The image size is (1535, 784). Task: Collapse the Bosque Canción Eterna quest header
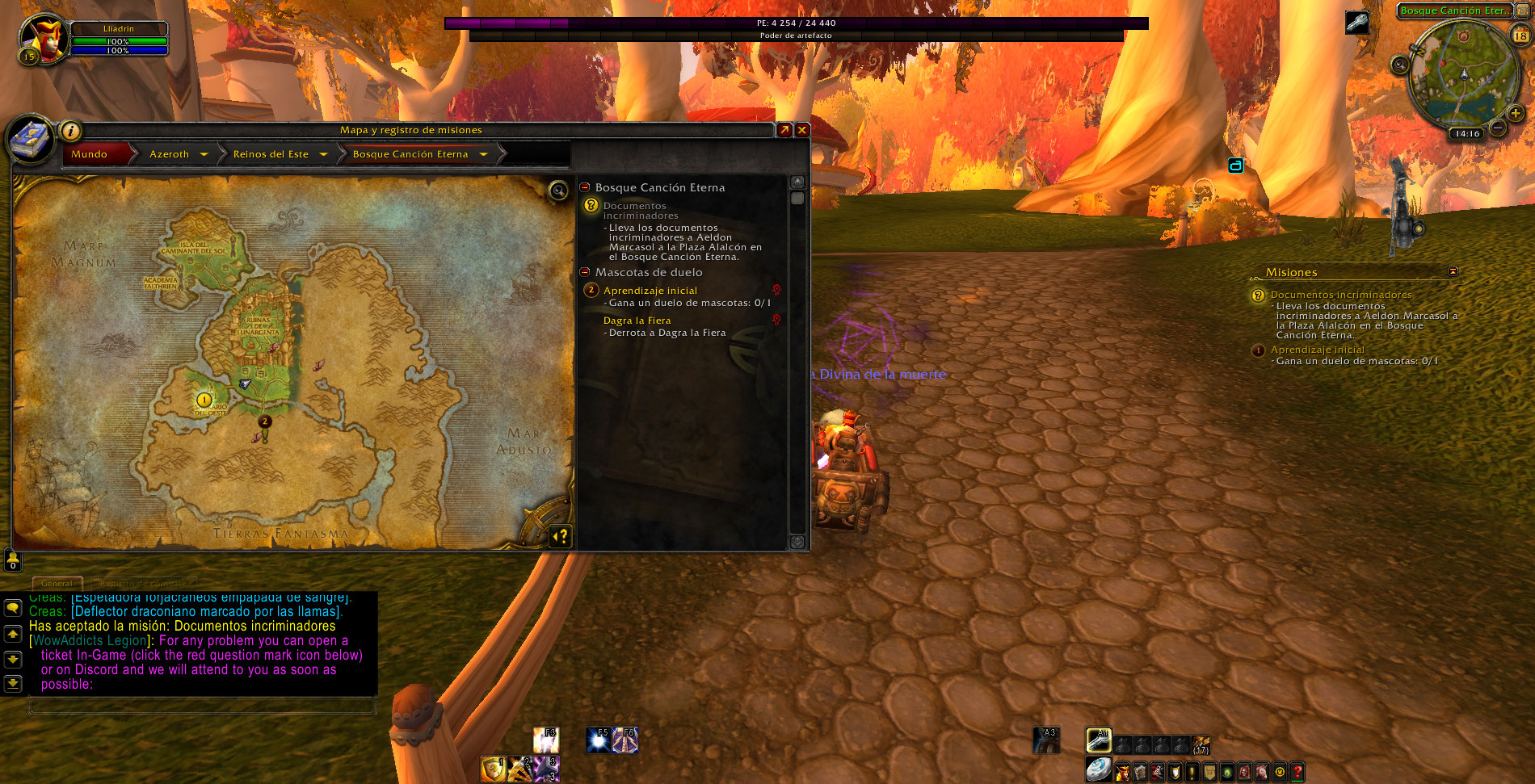pos(585,187)
